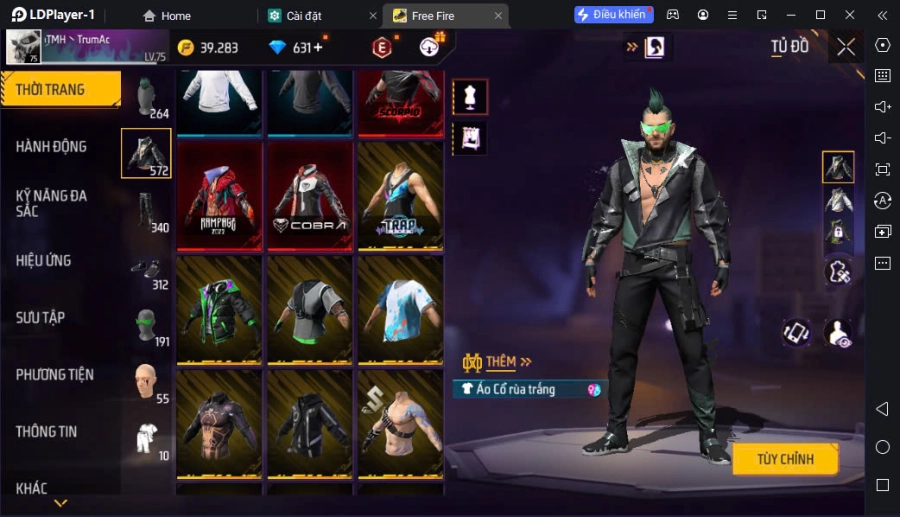Viewport: 900px width, 517px height.
Task: Click the Tùy Chỉnh customize button
Action: (785, 459)
